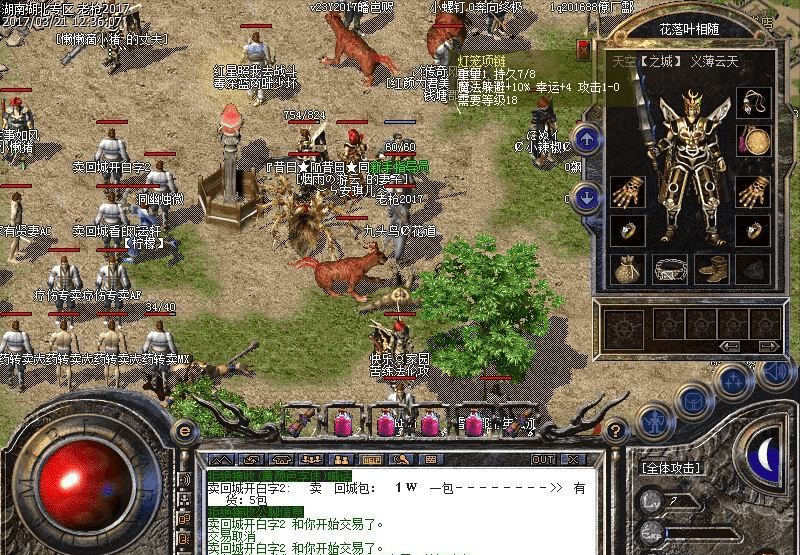Open the skills button with sparkles
This screenshot has height=555, width=800.
tap(735, 381)
